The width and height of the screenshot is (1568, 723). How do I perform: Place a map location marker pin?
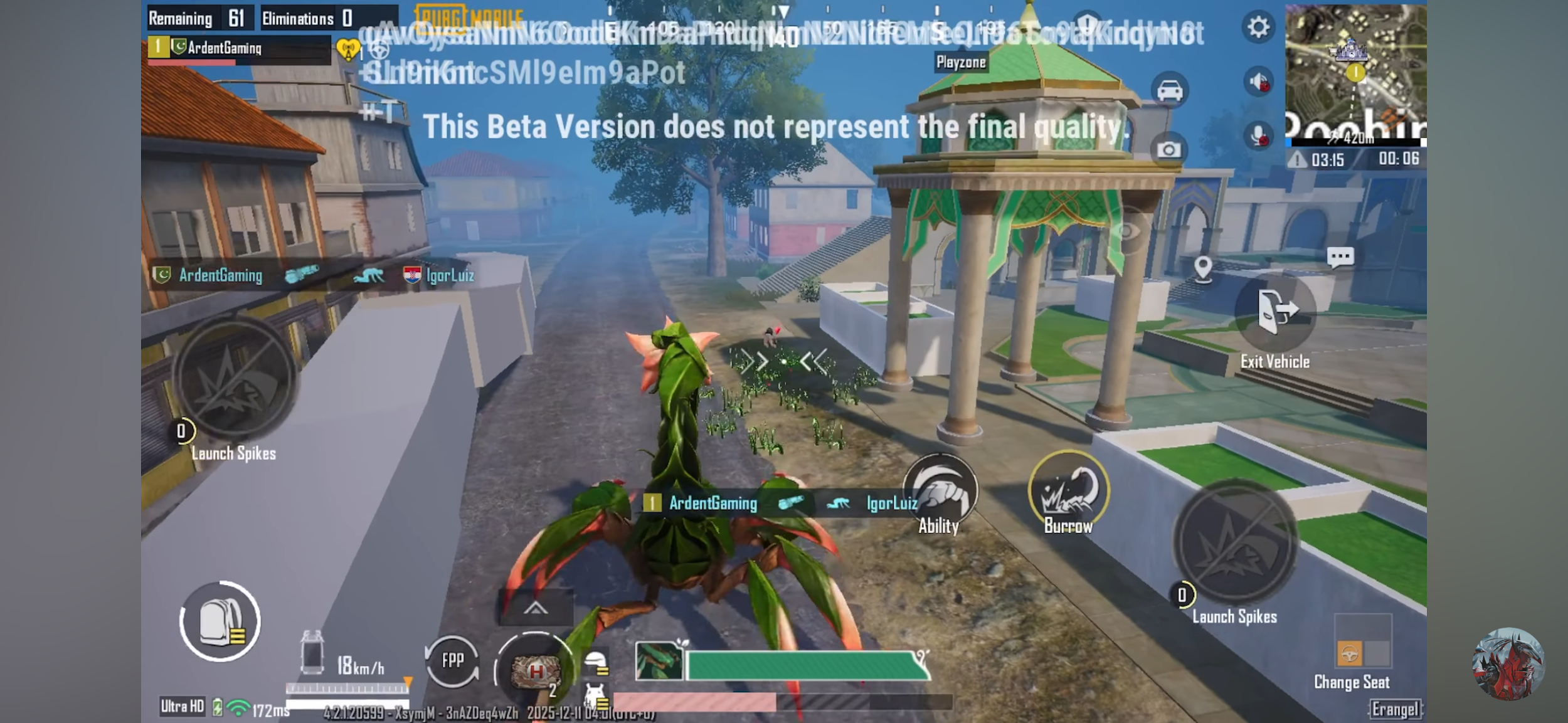pyautogui.click(x=1203, y=268)
